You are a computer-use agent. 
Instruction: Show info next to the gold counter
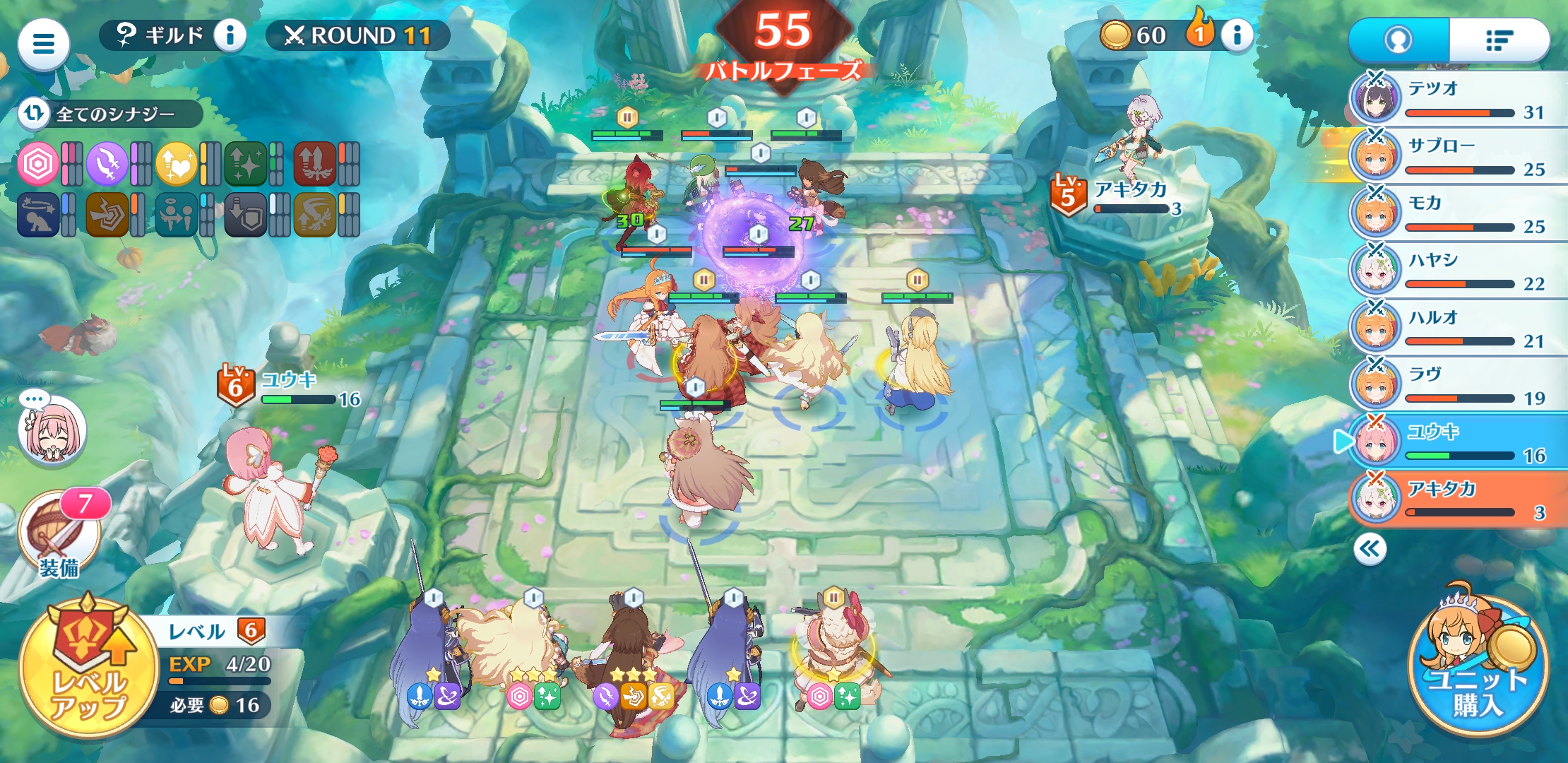point(1236,35)
